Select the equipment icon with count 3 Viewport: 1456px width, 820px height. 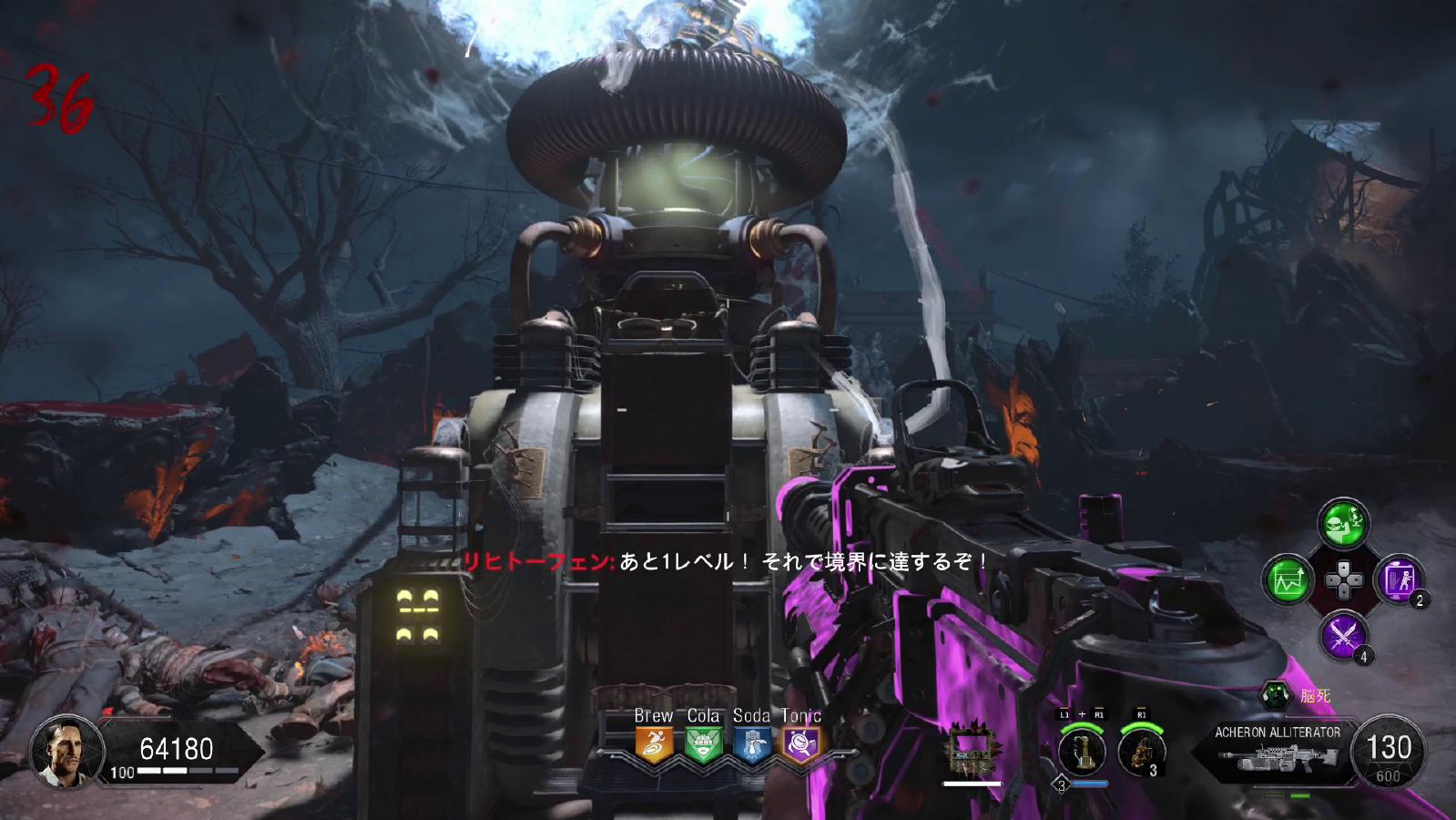tap(1139, 752)
